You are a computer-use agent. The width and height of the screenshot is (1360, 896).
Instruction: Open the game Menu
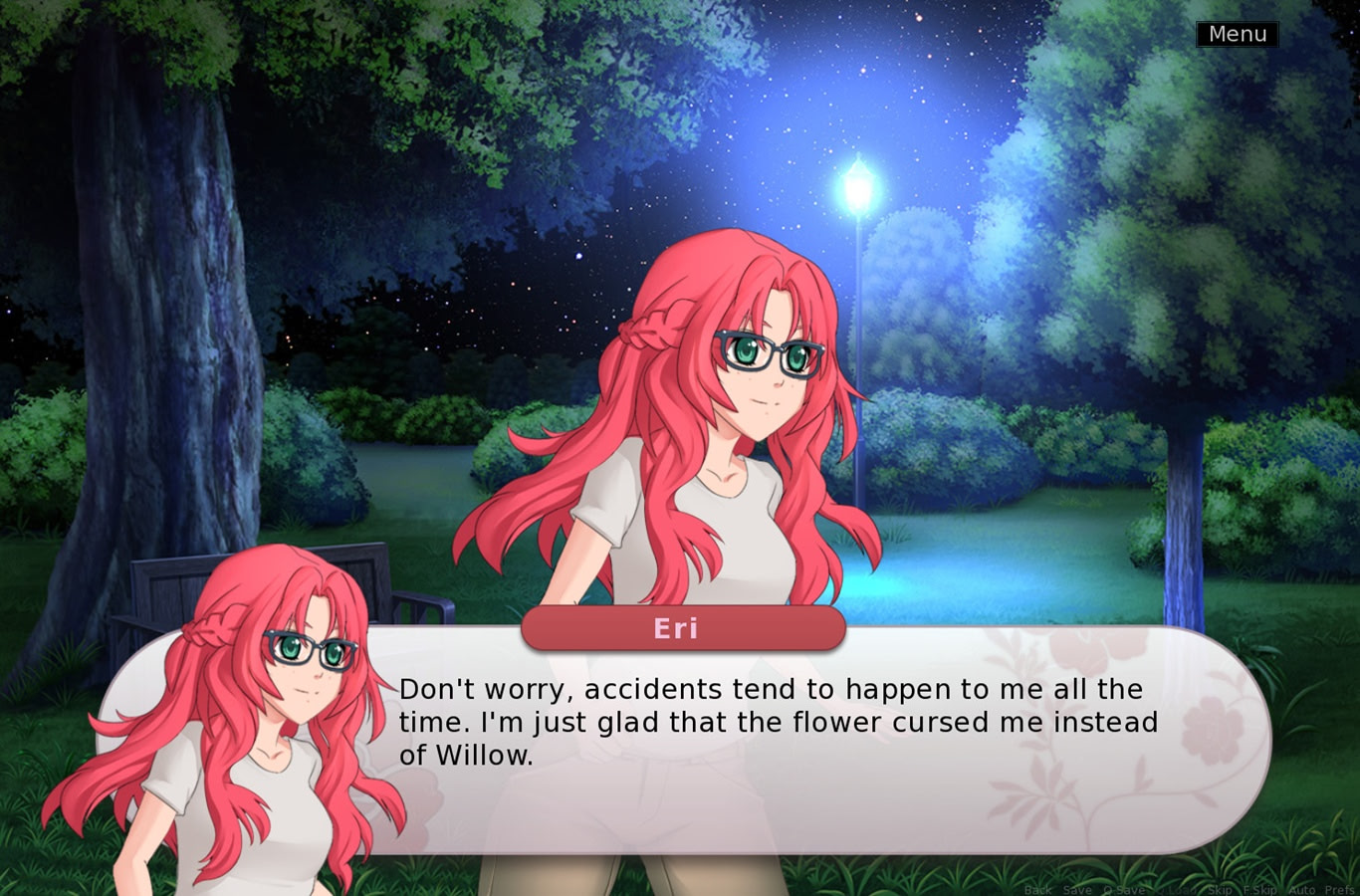[1237, 33]
